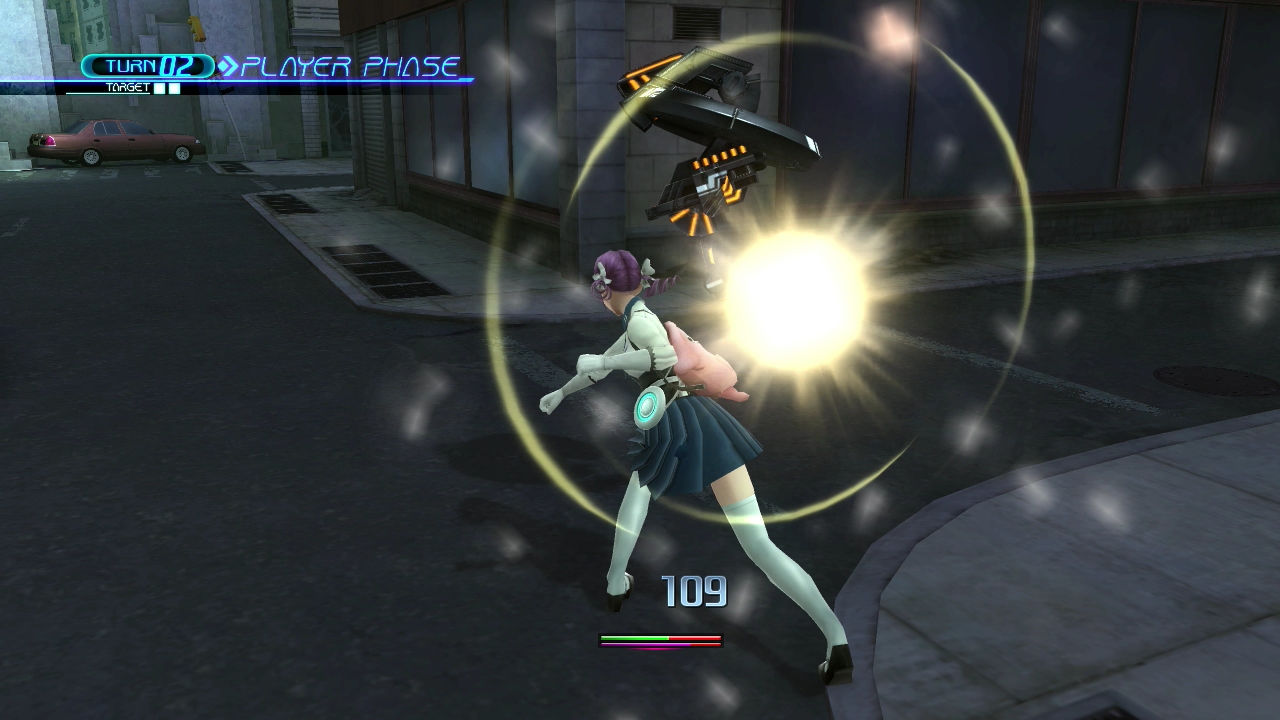
Task: Click the diamond arrow icon before Player Phase
Action: pos(228,64)
